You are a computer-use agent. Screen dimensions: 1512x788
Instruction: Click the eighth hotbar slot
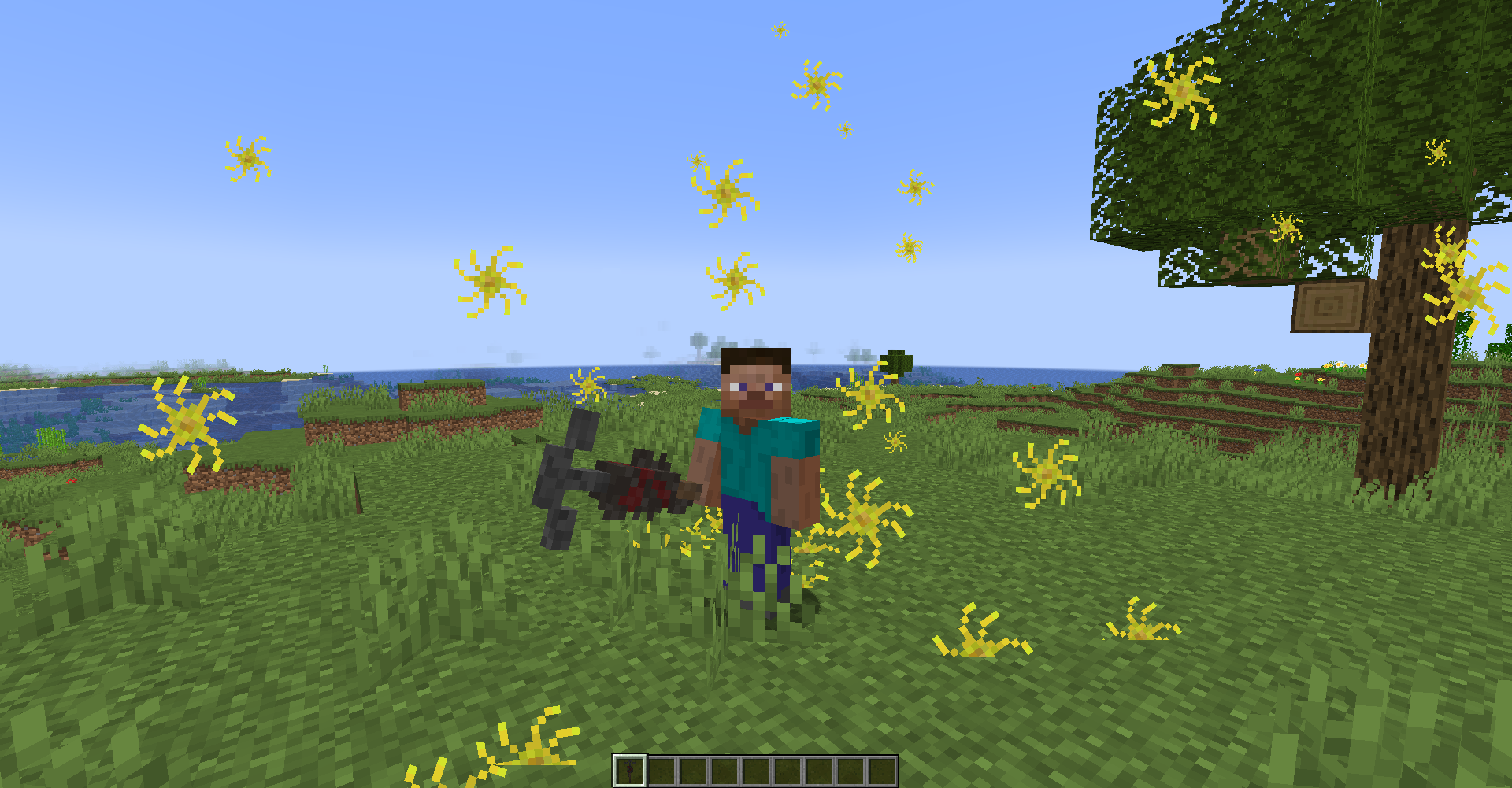click(849, 770)
